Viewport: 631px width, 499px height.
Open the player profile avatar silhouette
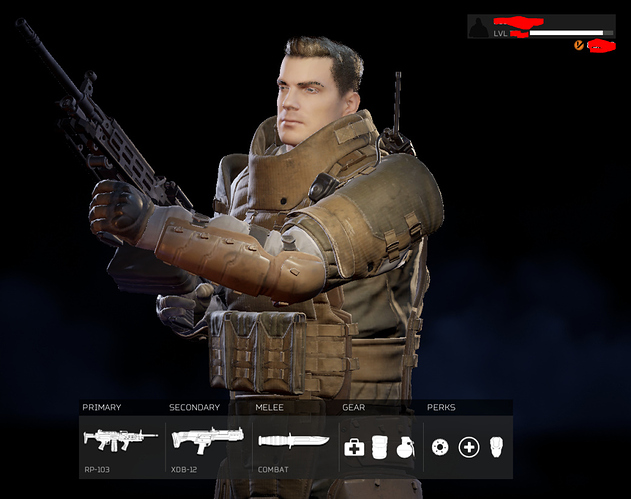(479, 27)
